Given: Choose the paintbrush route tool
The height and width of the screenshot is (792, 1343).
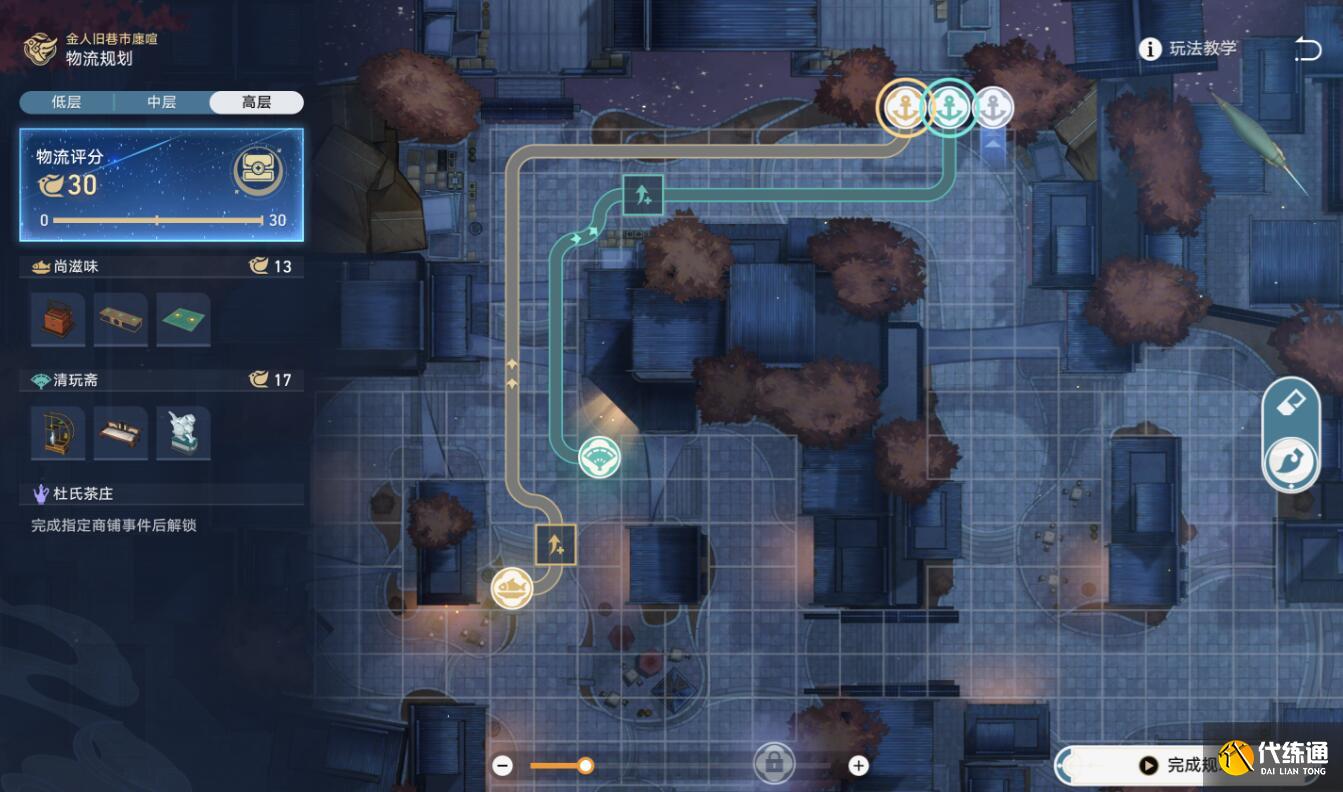Looking at the screenshot, I should [1290, 463].
